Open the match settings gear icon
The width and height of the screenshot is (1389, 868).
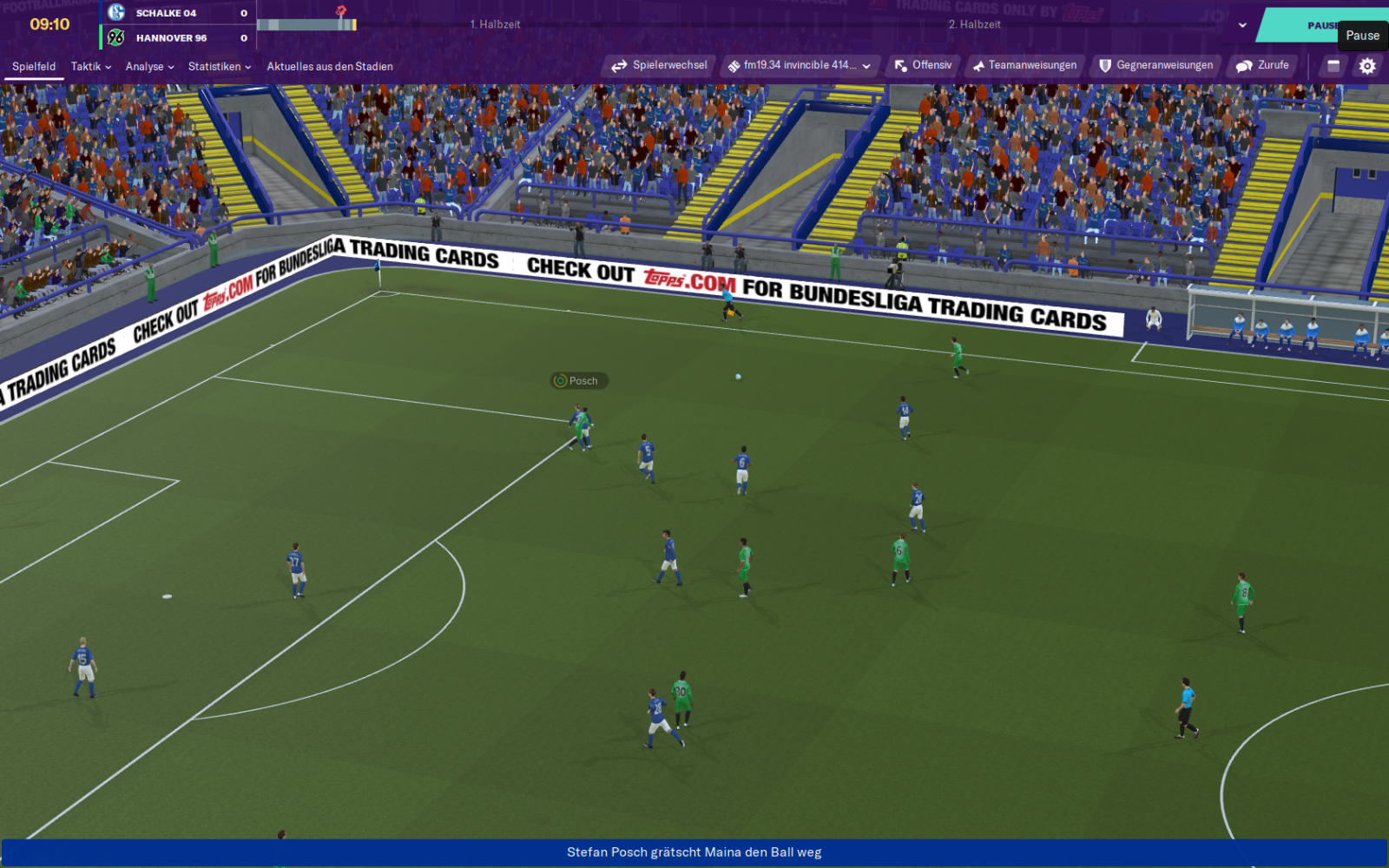point(1367,66)
